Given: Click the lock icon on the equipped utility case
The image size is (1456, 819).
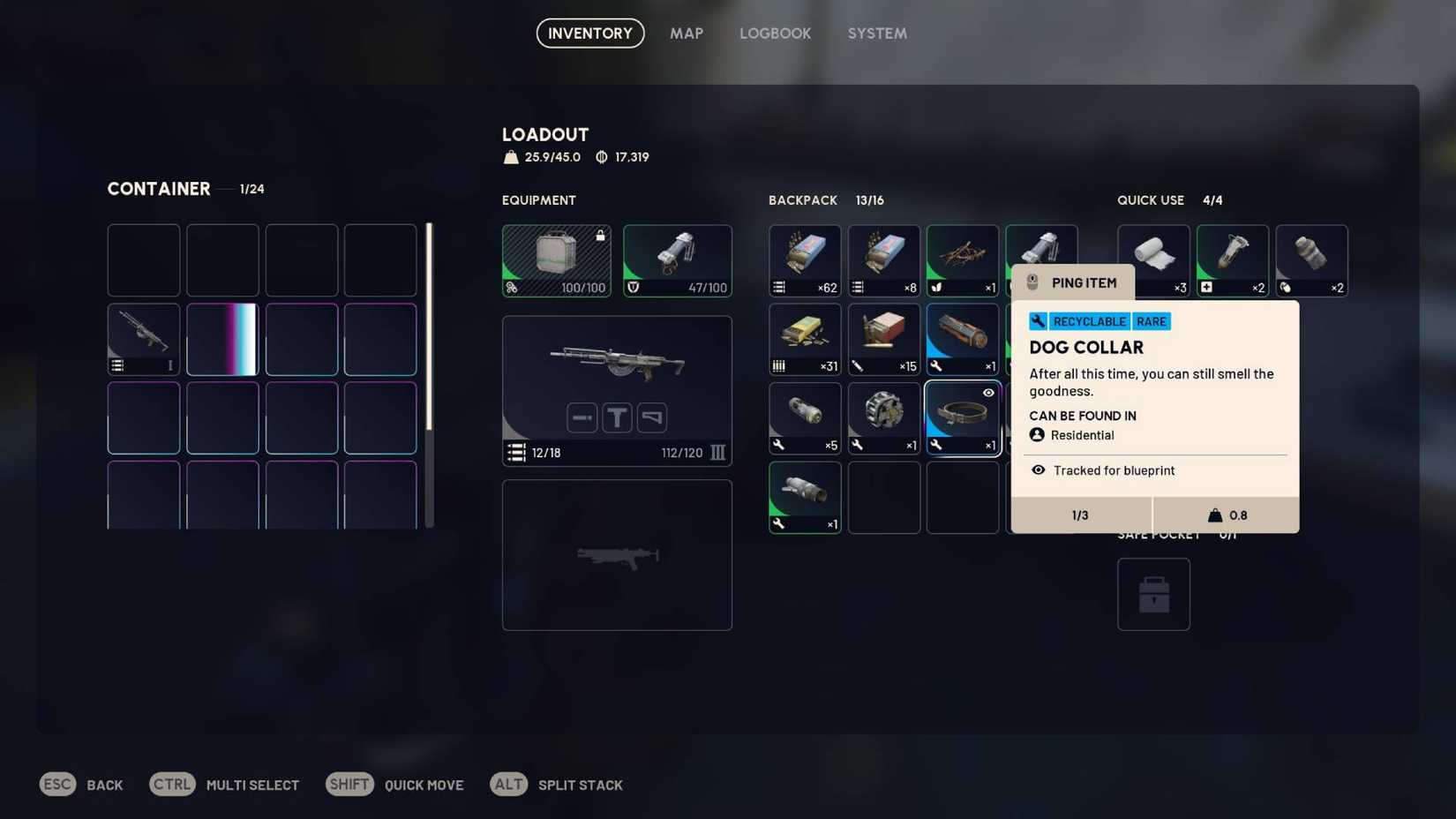Looking at the screenshot, I should pyautogui.click(x=599, y=235).
